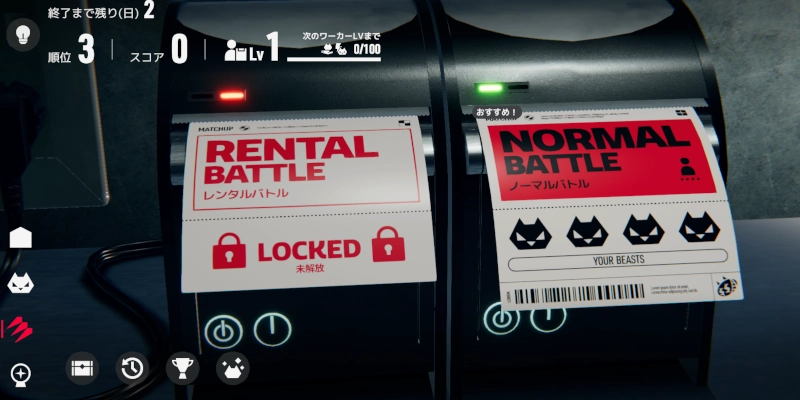The height and width of the screenshot is (400, 800).
Task: Open the trophy ranking button
Action: point(182,369)
